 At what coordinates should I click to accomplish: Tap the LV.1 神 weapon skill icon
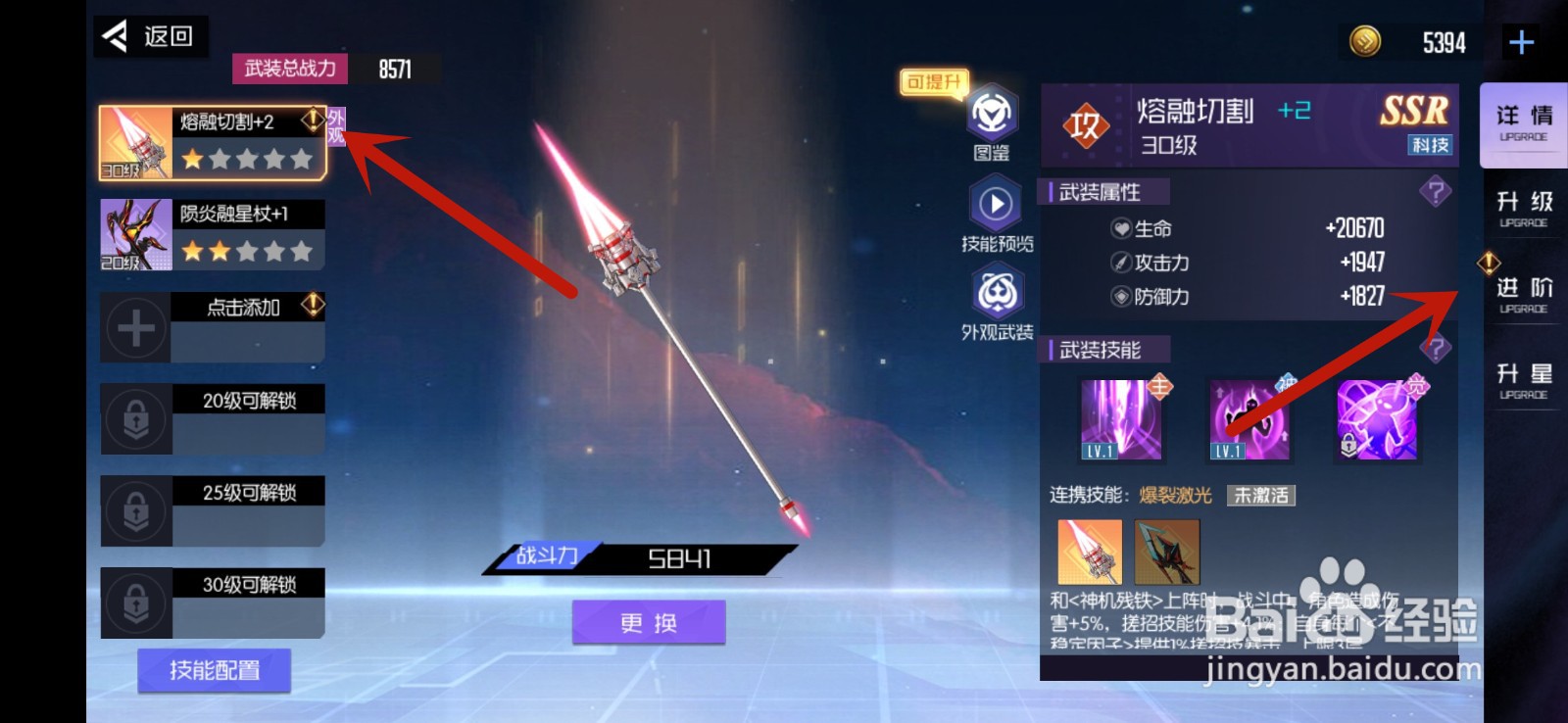(x=1251, y=419)
